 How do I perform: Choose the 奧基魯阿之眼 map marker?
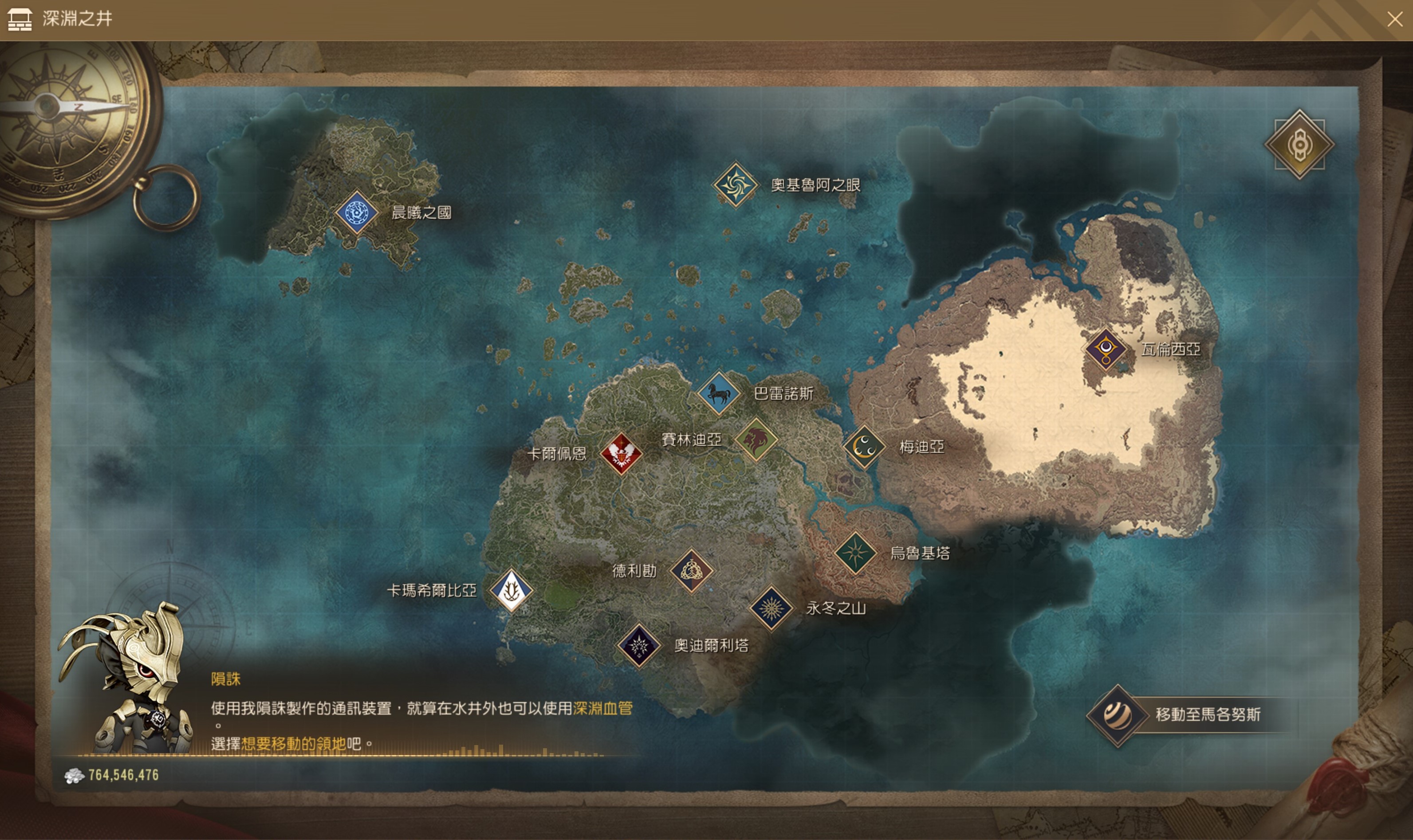[x=735, y=184]
